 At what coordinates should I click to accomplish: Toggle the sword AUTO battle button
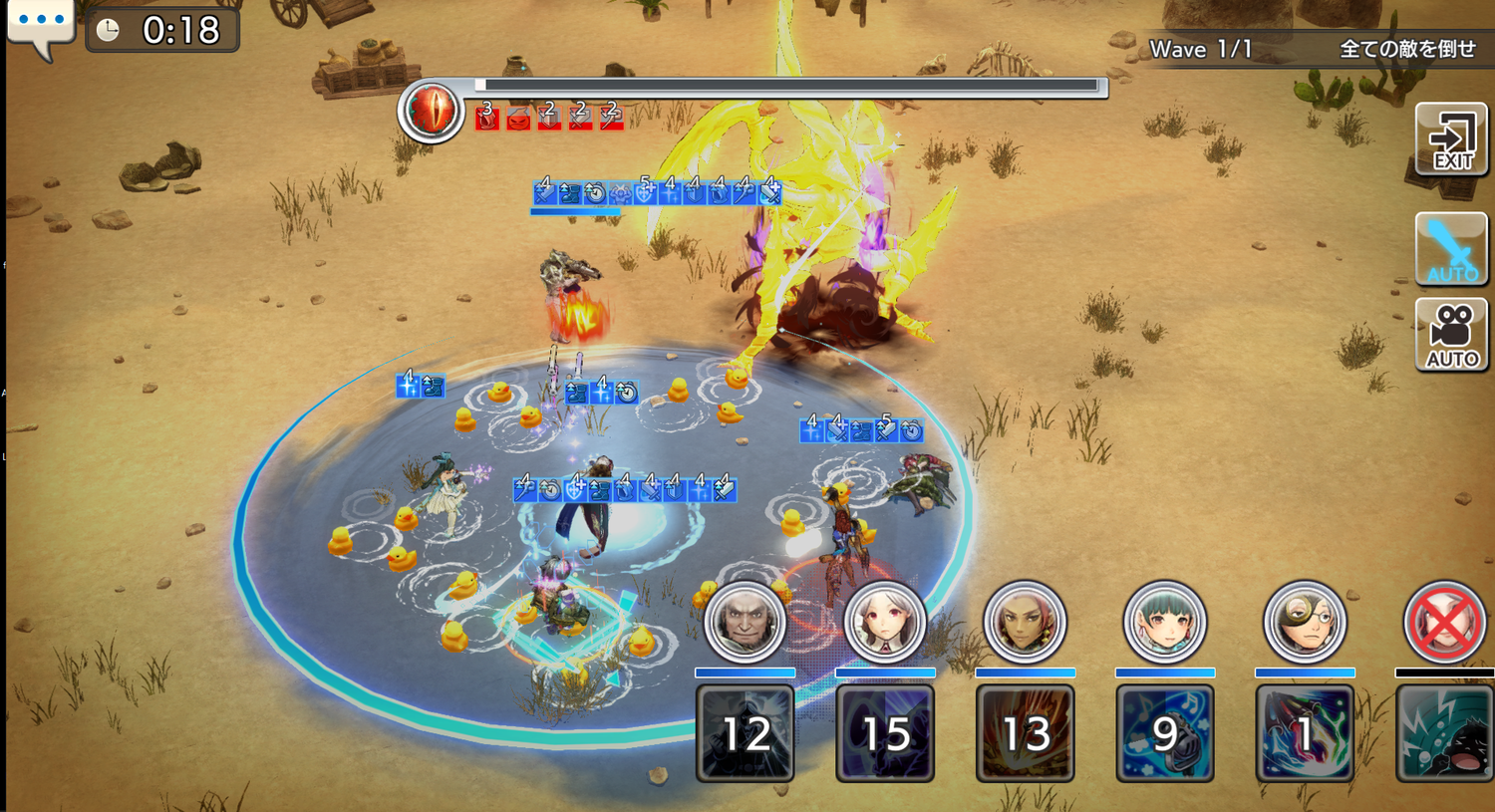[x=1451, y=249]
